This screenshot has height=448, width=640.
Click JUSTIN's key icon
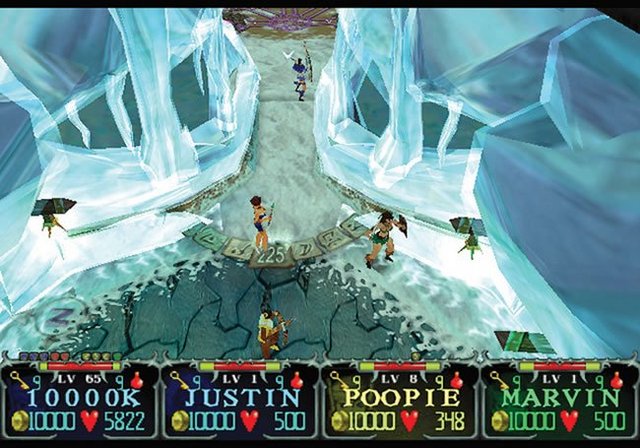180,381
